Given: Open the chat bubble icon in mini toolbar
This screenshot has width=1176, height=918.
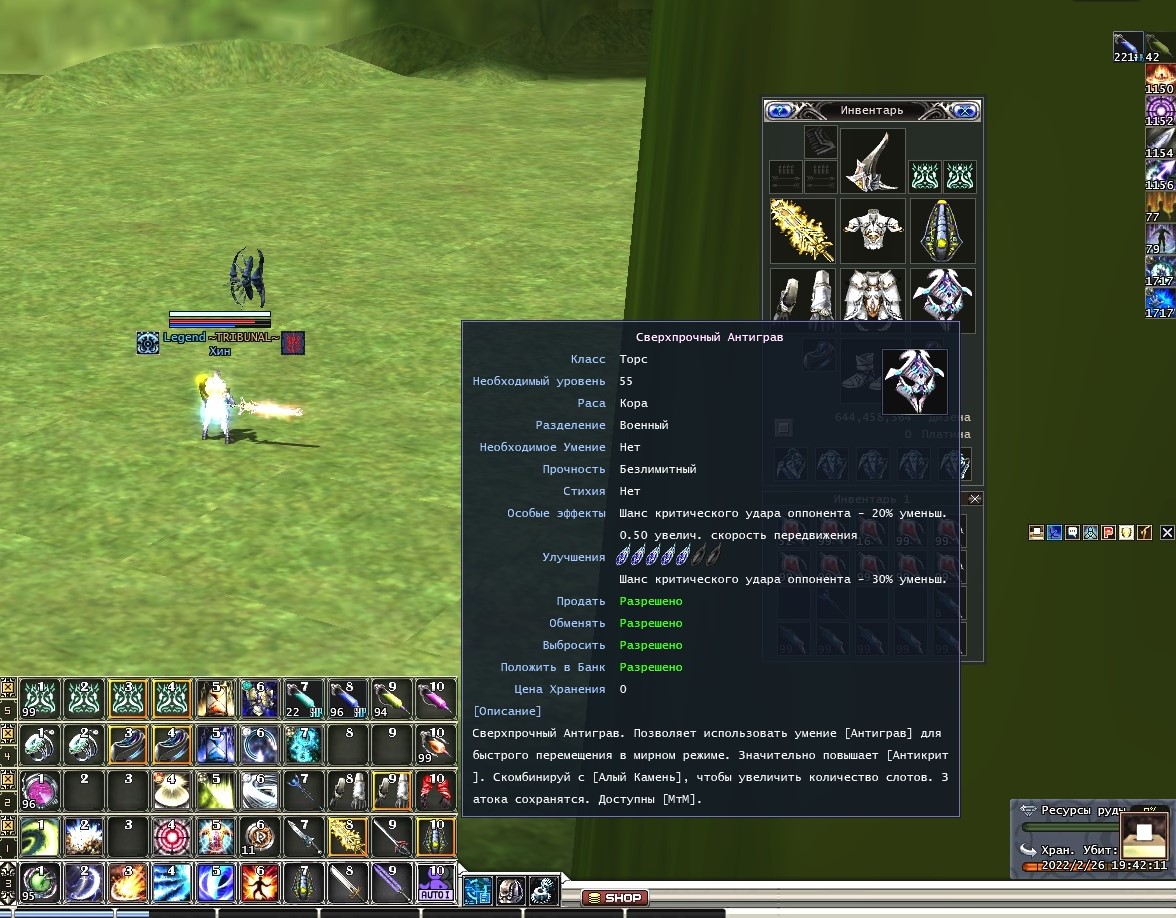Looking at the screenshot, I should pos(1072,533).
